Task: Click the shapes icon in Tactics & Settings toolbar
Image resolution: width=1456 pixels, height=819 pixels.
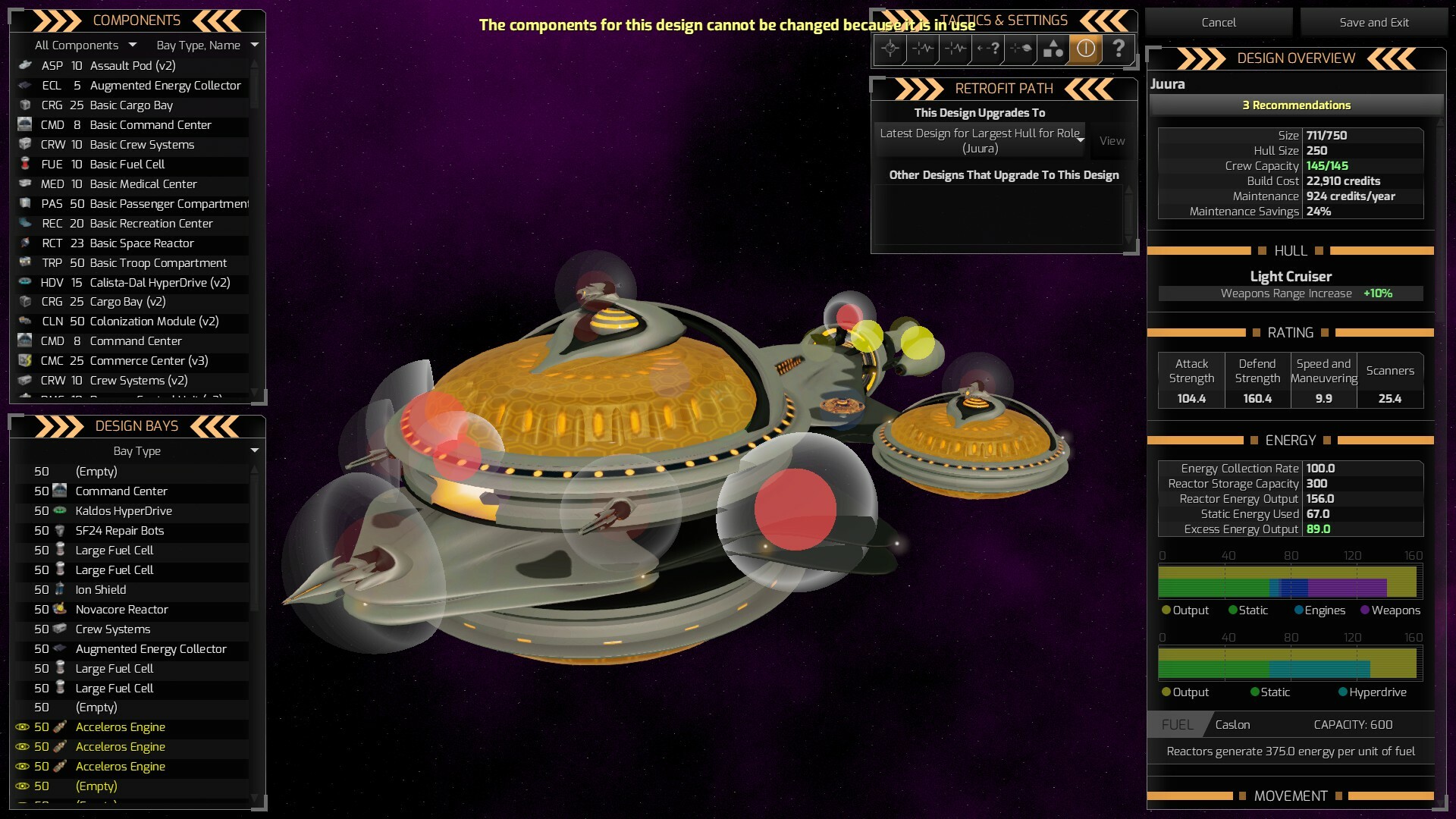Action: (1053, 49)
